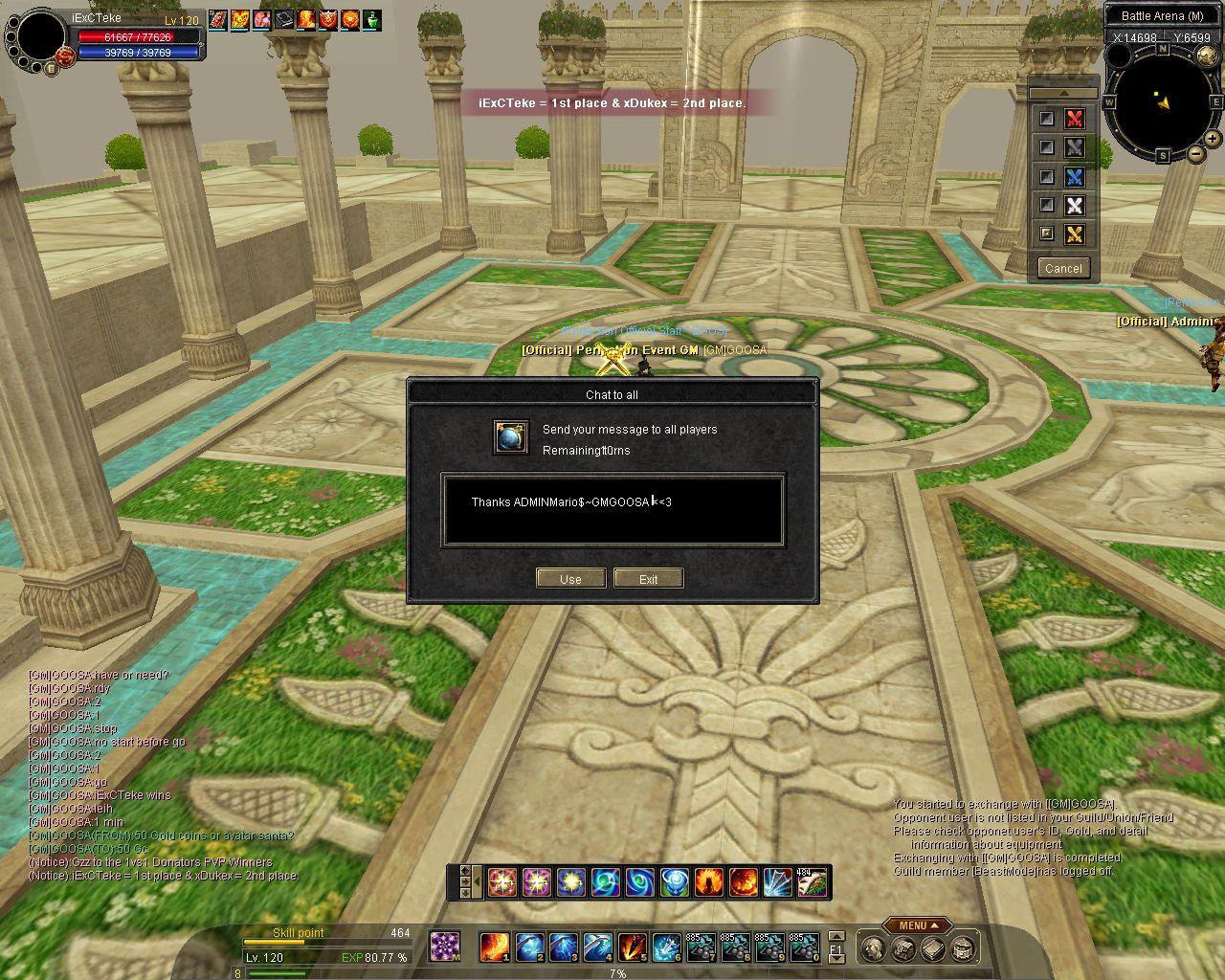Zoom in the minimap with plus button
Screen dimensions: 1225x980
[1214, 140]
